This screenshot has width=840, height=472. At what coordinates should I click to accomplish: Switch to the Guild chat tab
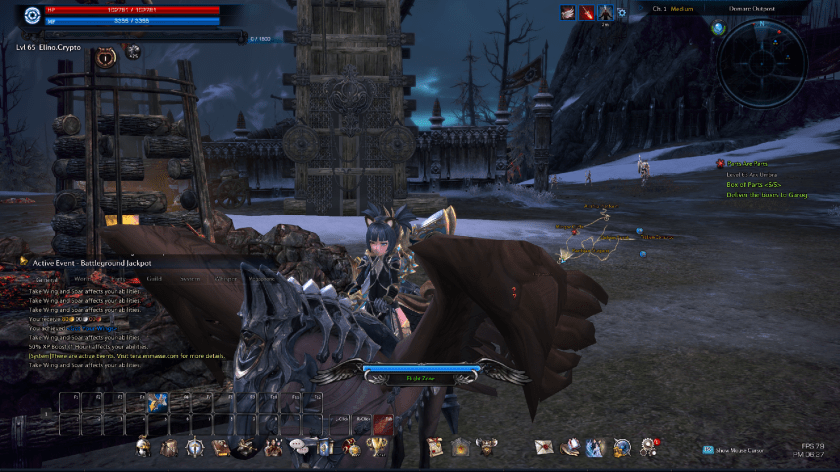coord(154,279)
